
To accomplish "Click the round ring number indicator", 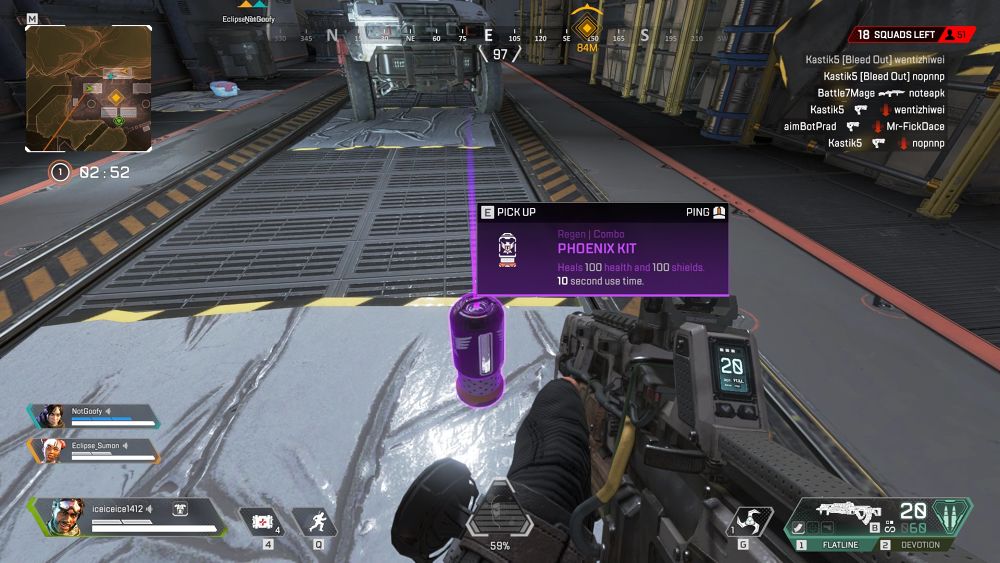I will click(x=60, y=172).
